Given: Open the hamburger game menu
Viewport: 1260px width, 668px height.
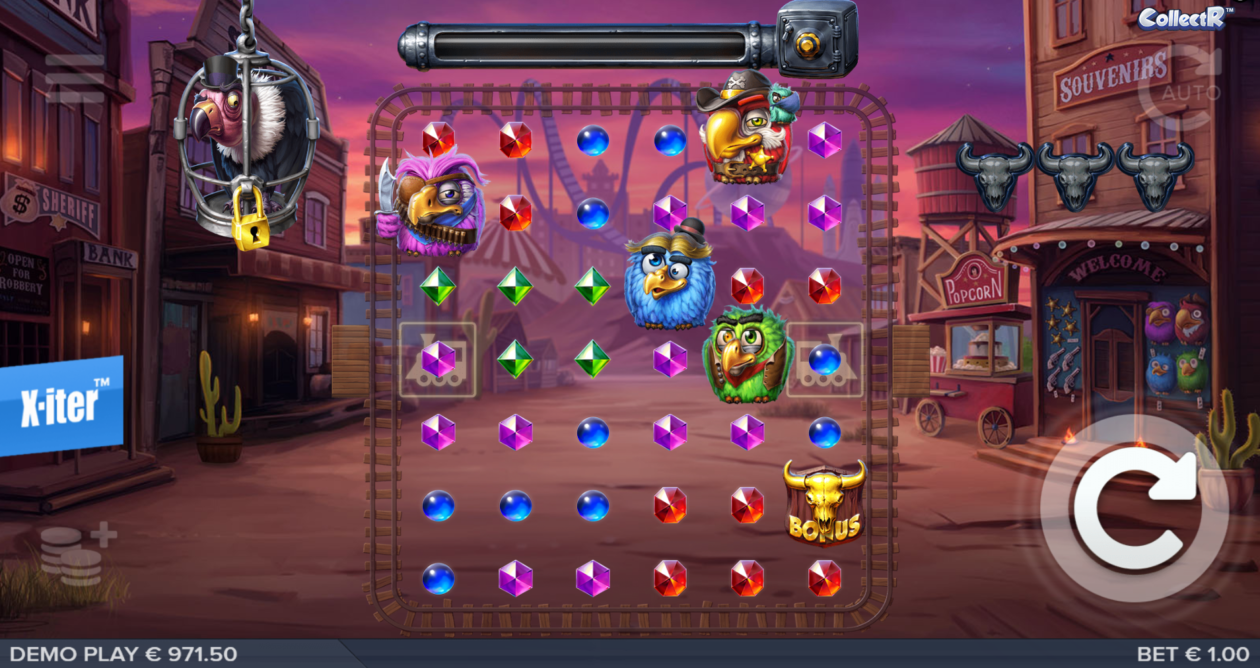Looking at the screenshot, I should (74, 79).
